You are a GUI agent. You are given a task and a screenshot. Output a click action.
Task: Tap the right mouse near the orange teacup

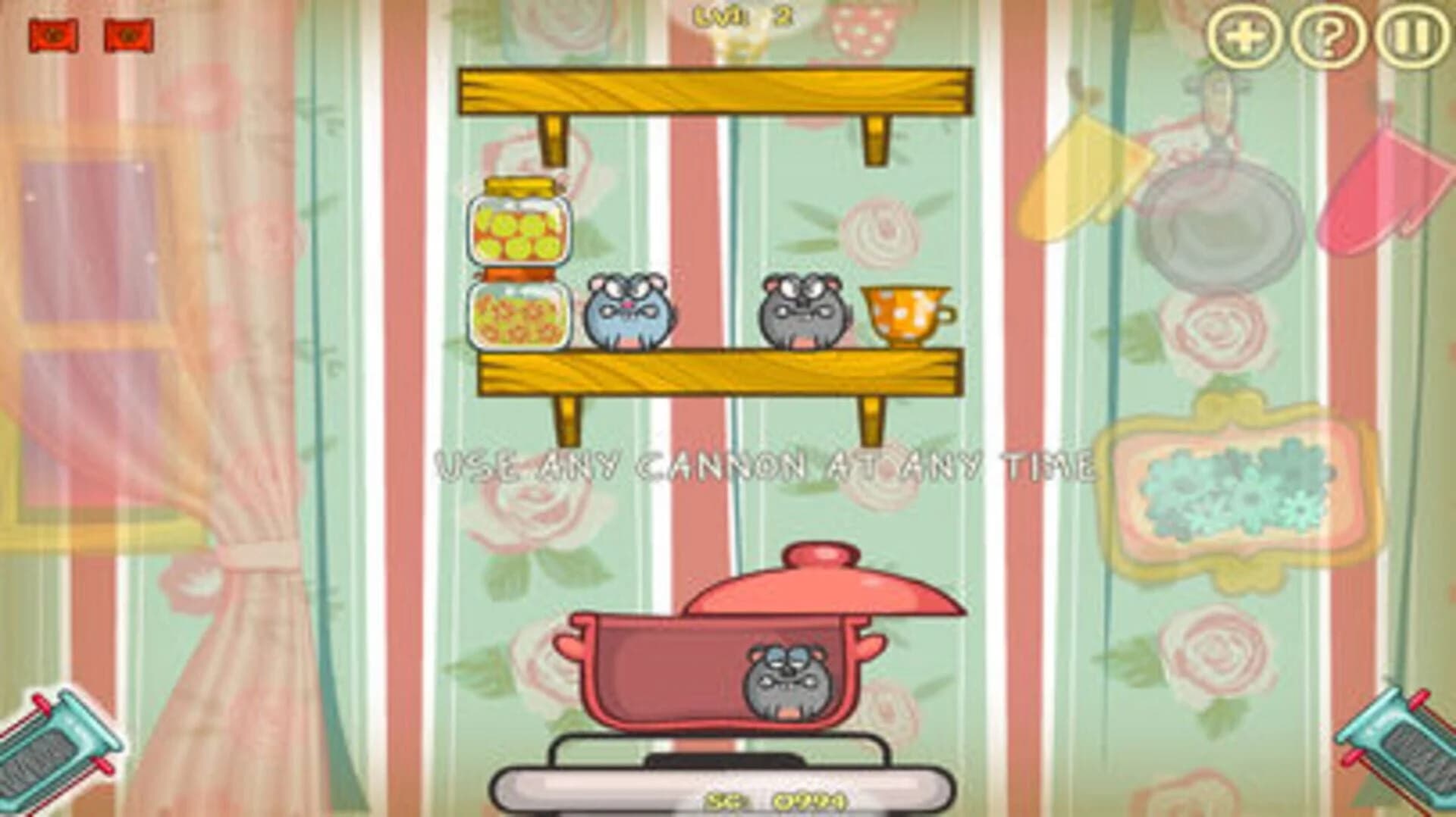pyautogui.click(x=804, y=311)
